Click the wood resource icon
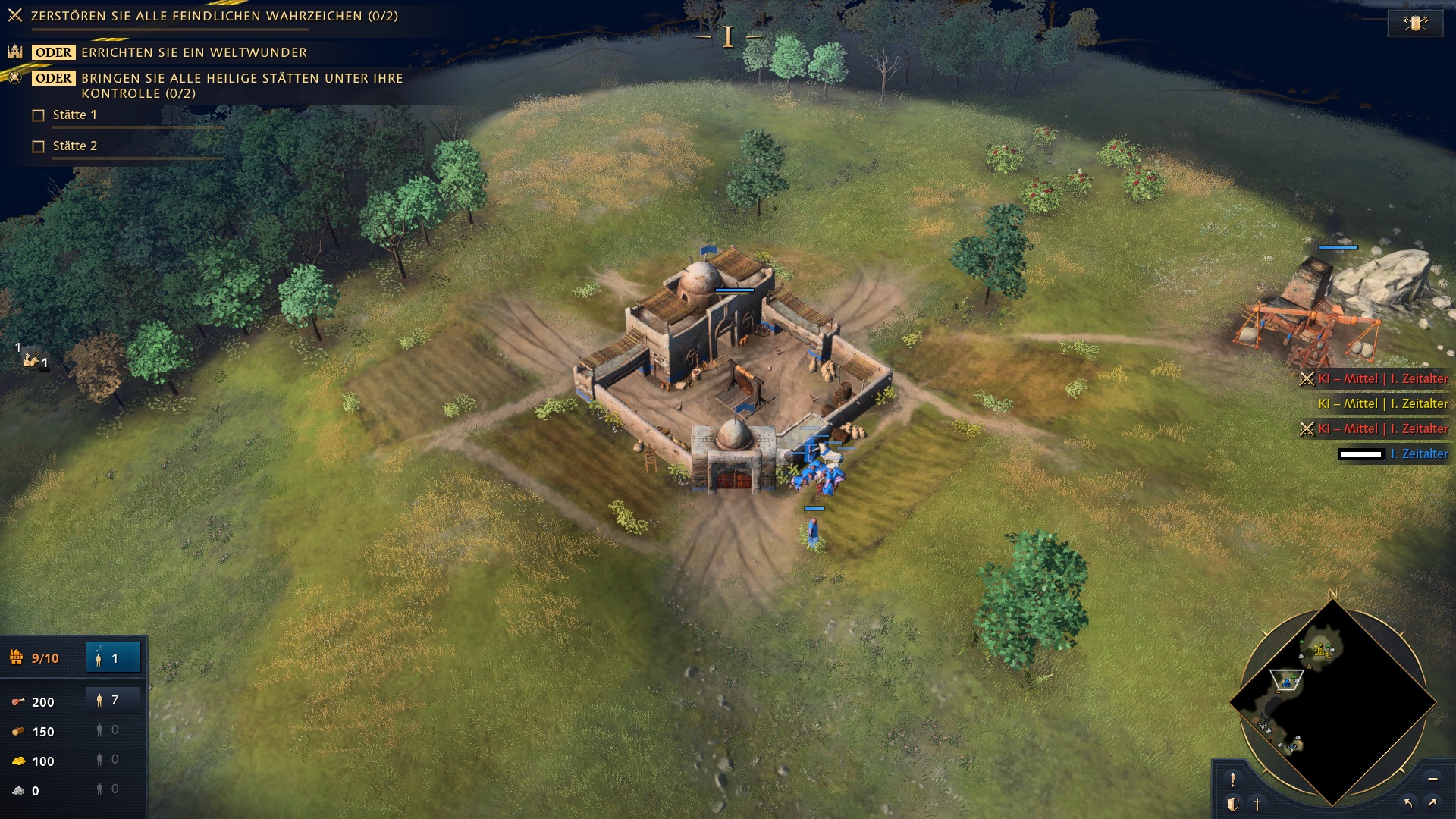This screenshot has width=1456, height=819. coord(17,732)
